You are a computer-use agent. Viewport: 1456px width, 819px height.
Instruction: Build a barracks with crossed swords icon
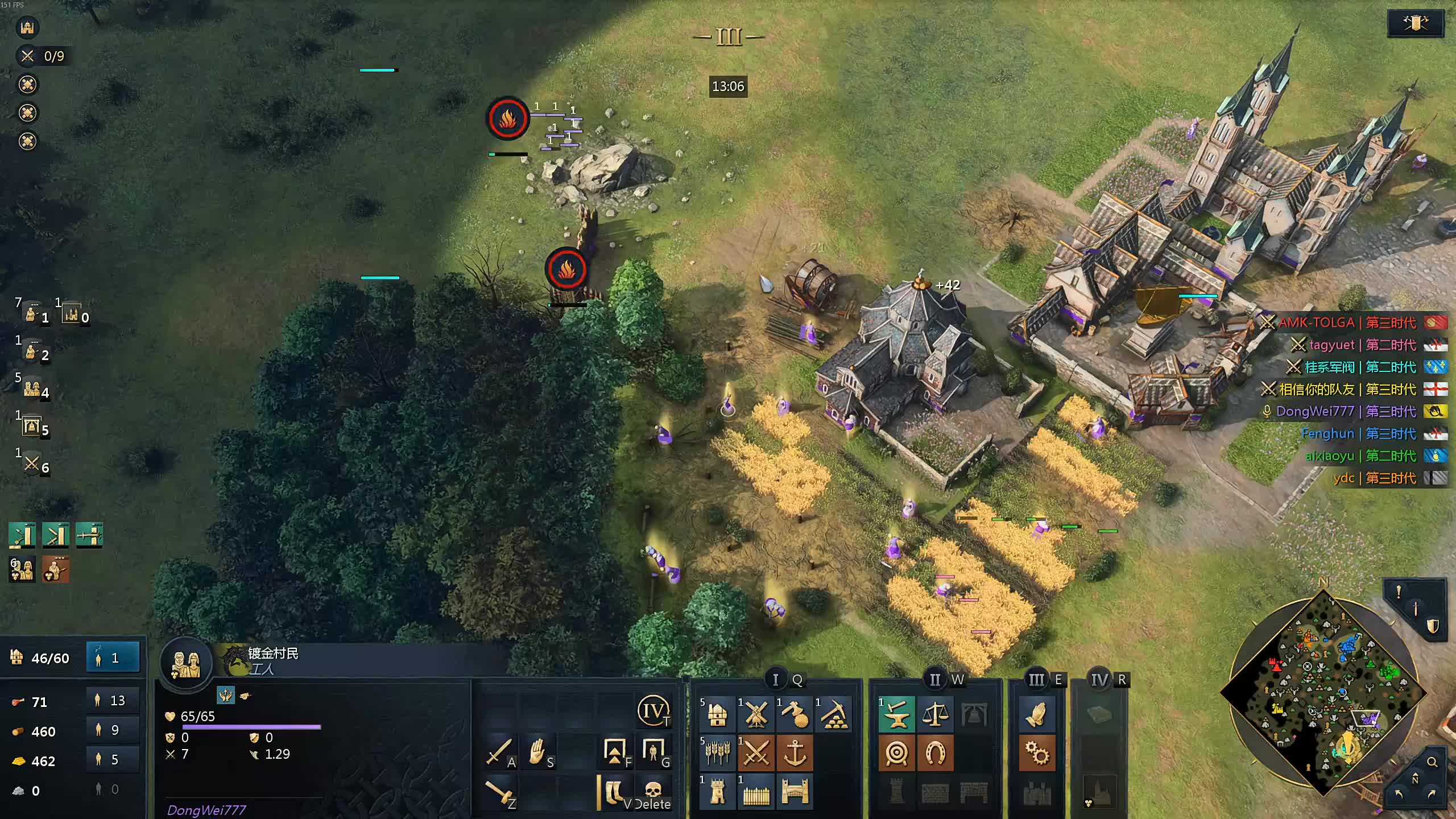tap(756, 753)
